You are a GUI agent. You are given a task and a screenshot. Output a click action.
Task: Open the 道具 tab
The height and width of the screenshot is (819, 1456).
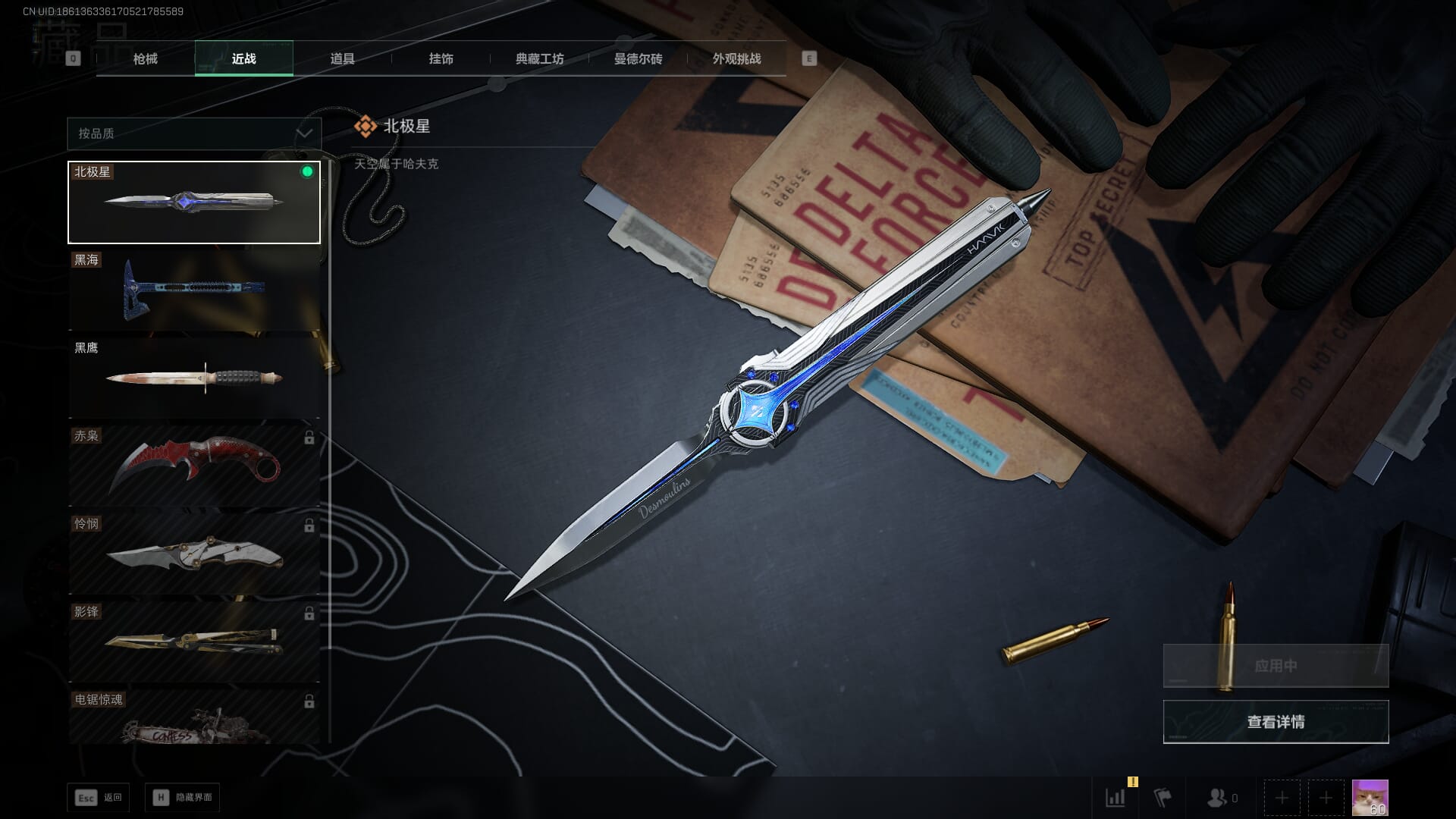342,59
